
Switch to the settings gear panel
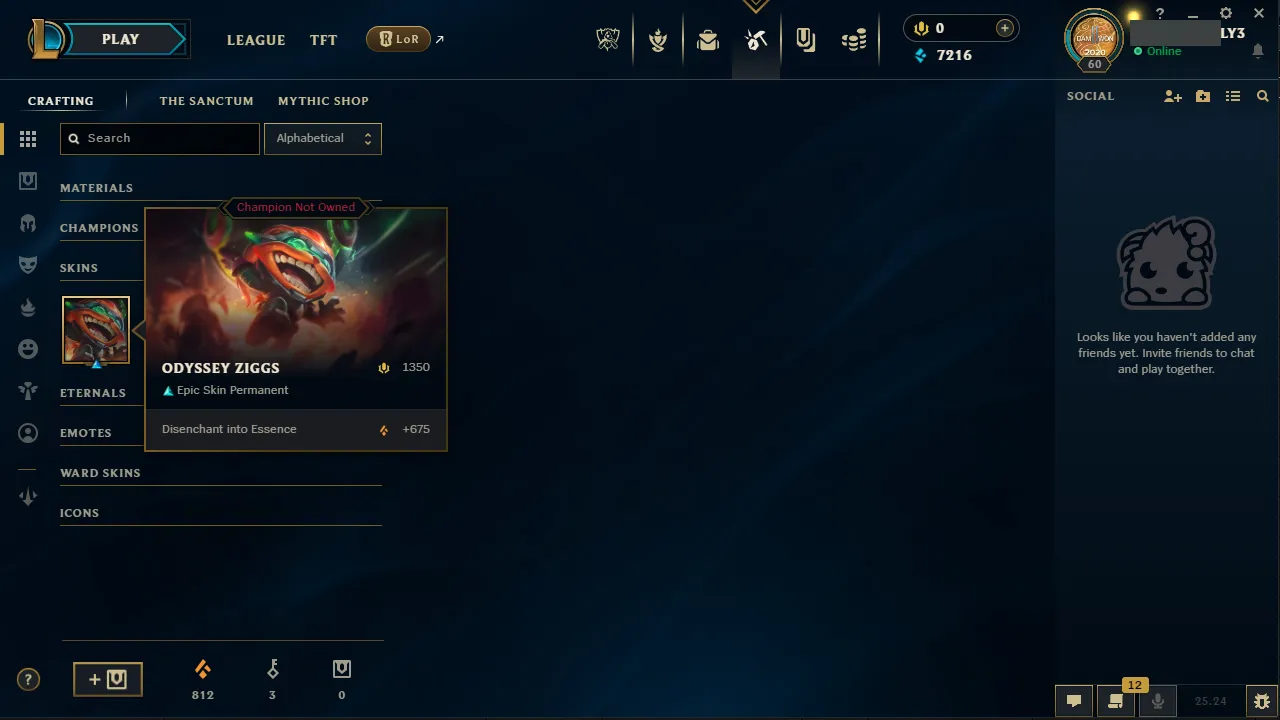1225,13
